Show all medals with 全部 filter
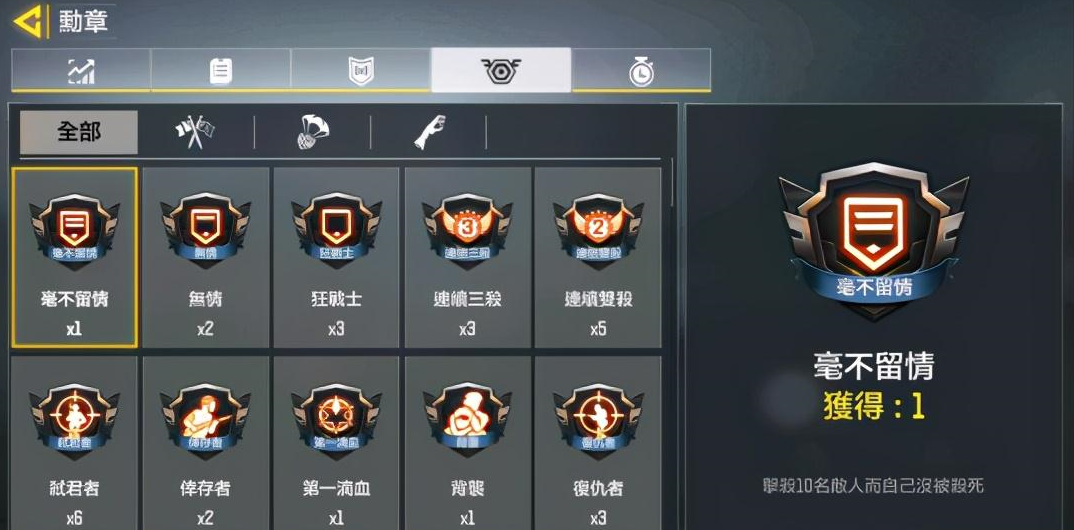 click(x=79, y=132)
